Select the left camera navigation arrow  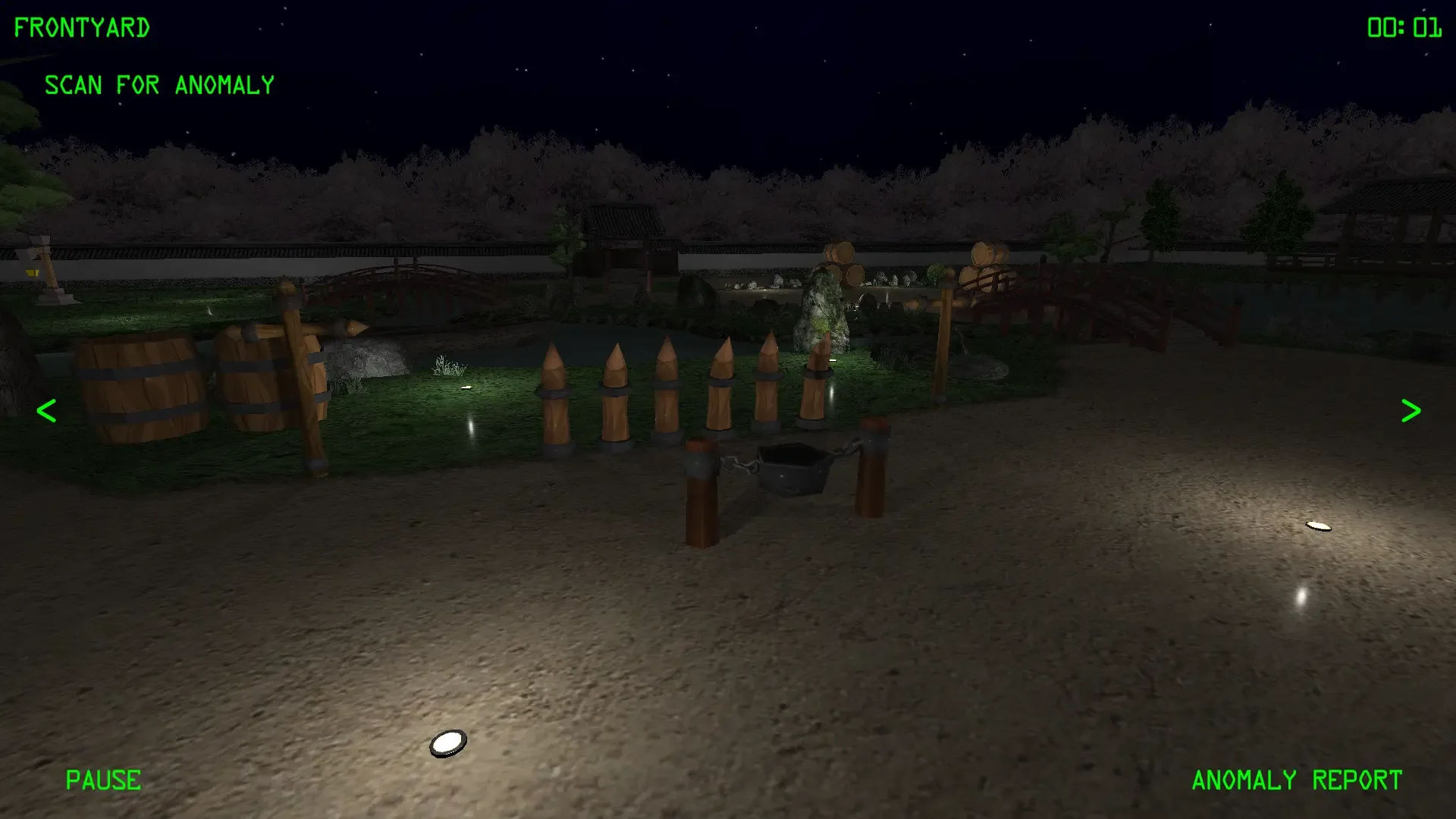45,410
